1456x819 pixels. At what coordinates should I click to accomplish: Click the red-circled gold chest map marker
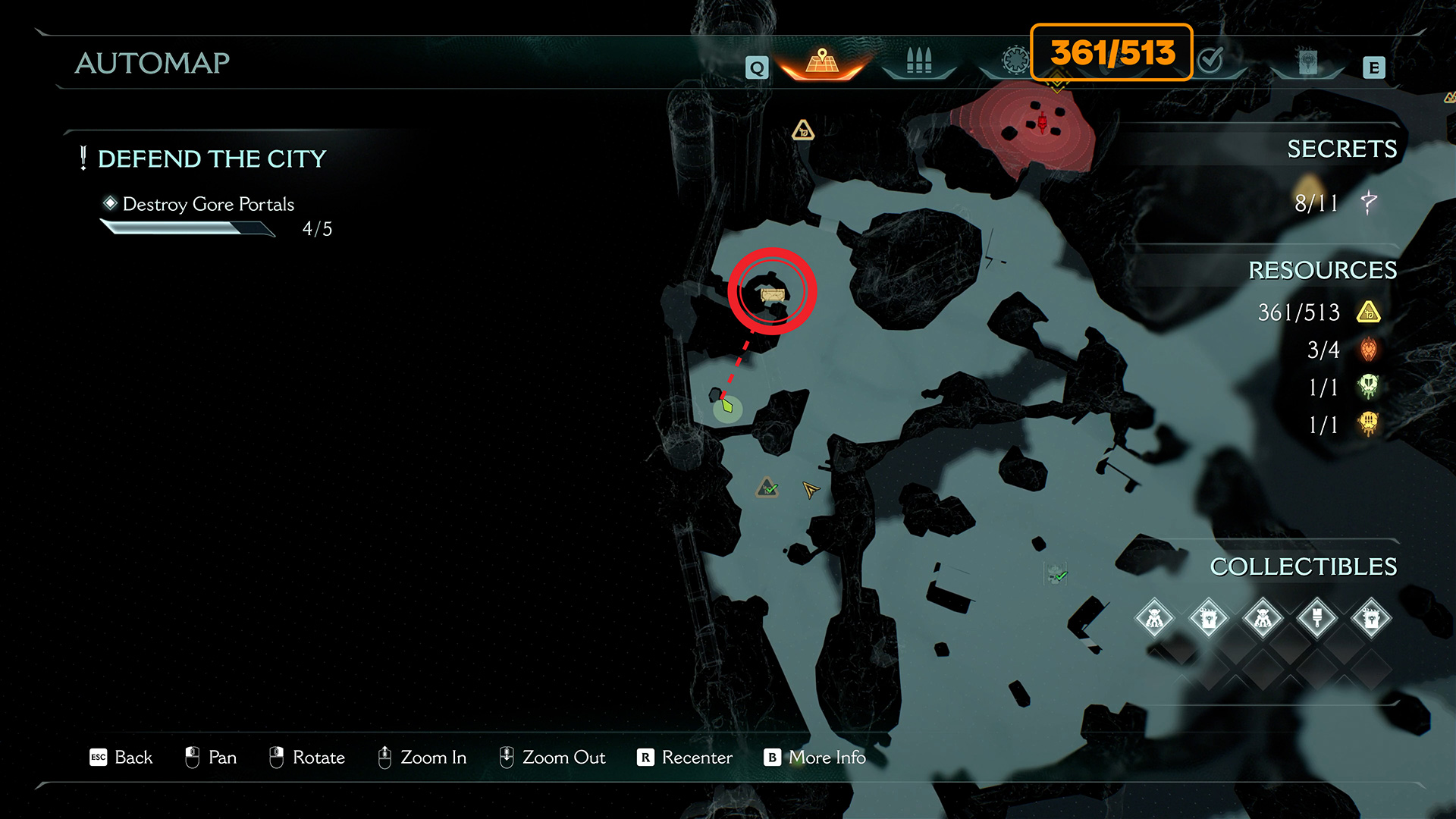point(772,294)
